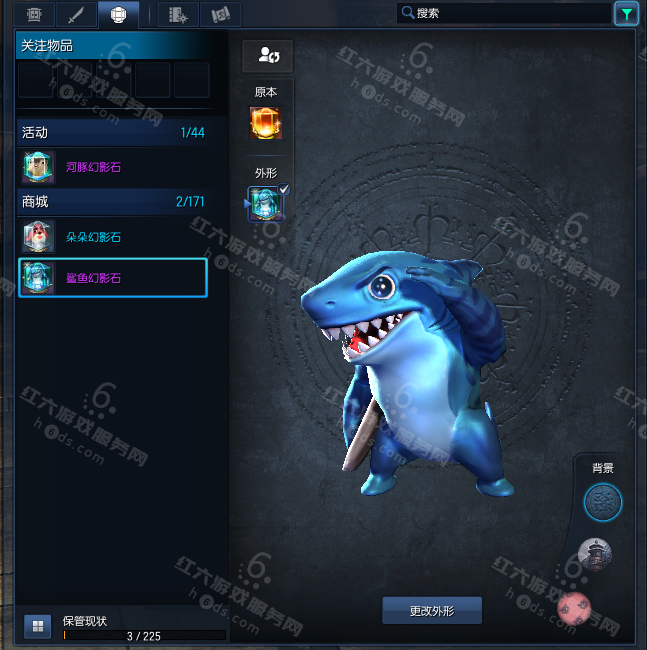The image size is (647, 650).
Task: Choose the pink patterned background
Action: (574, 604)
